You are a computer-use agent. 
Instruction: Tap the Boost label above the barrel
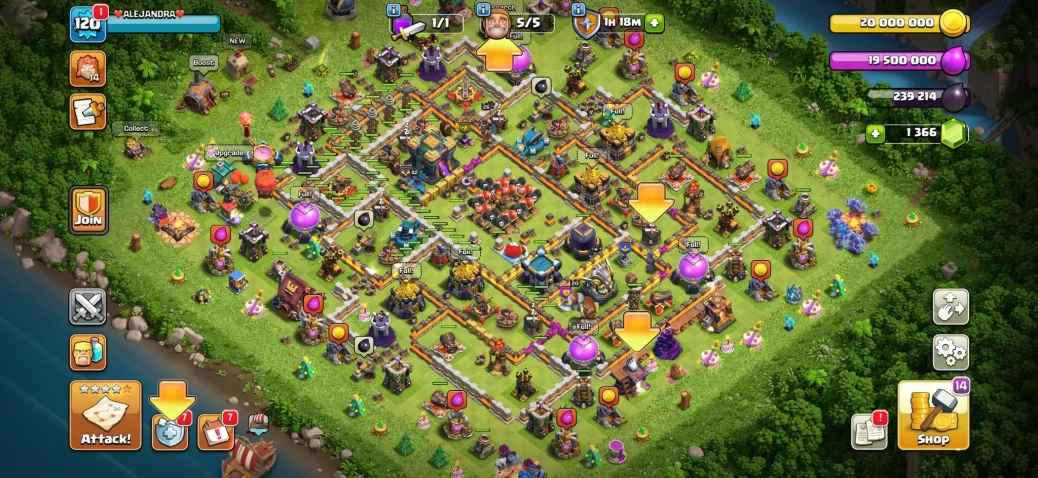pos(204,63)
